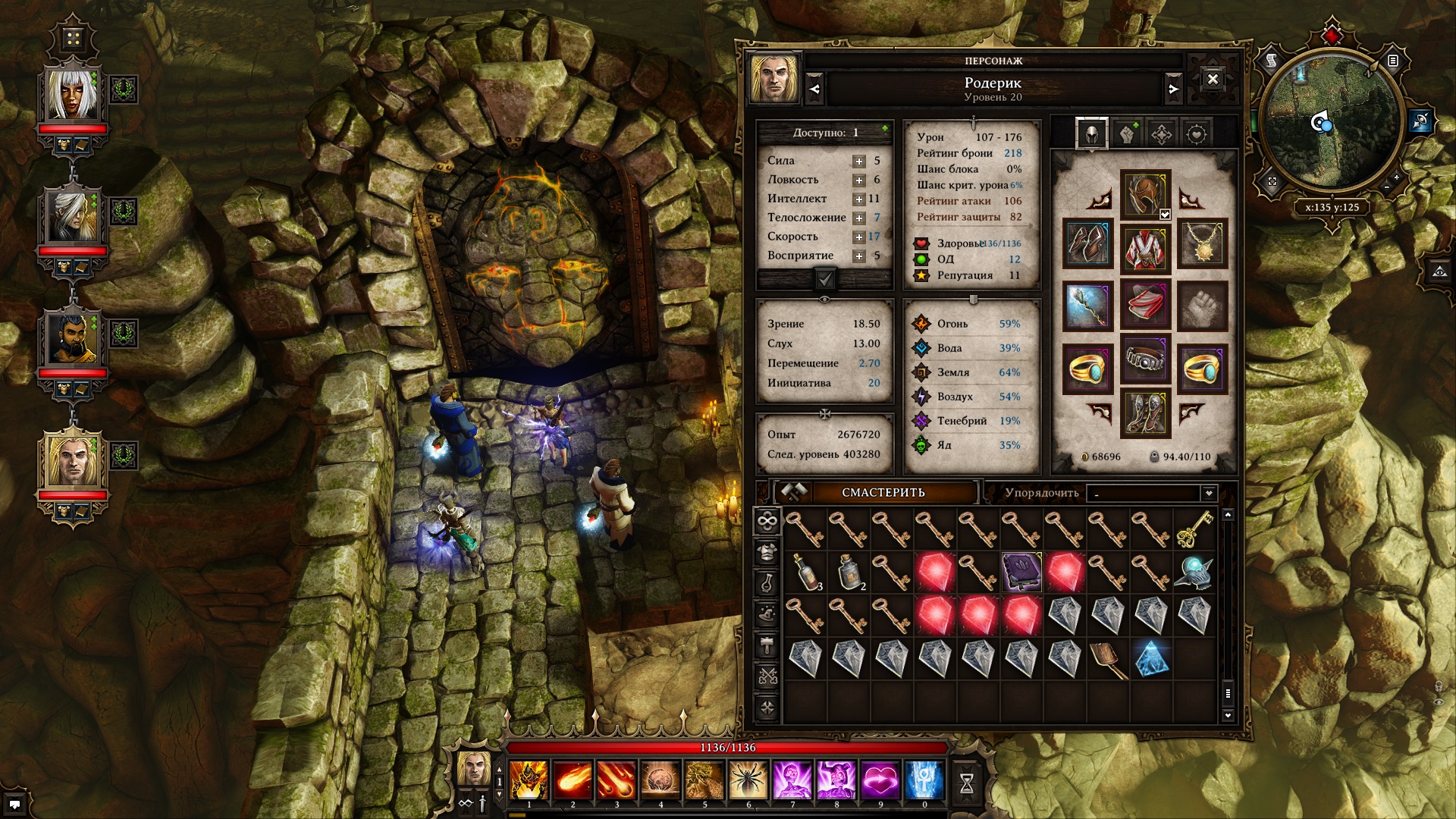
Task: Click the circular minimap
Action: pyautogui.click(x=1331, y=125)
